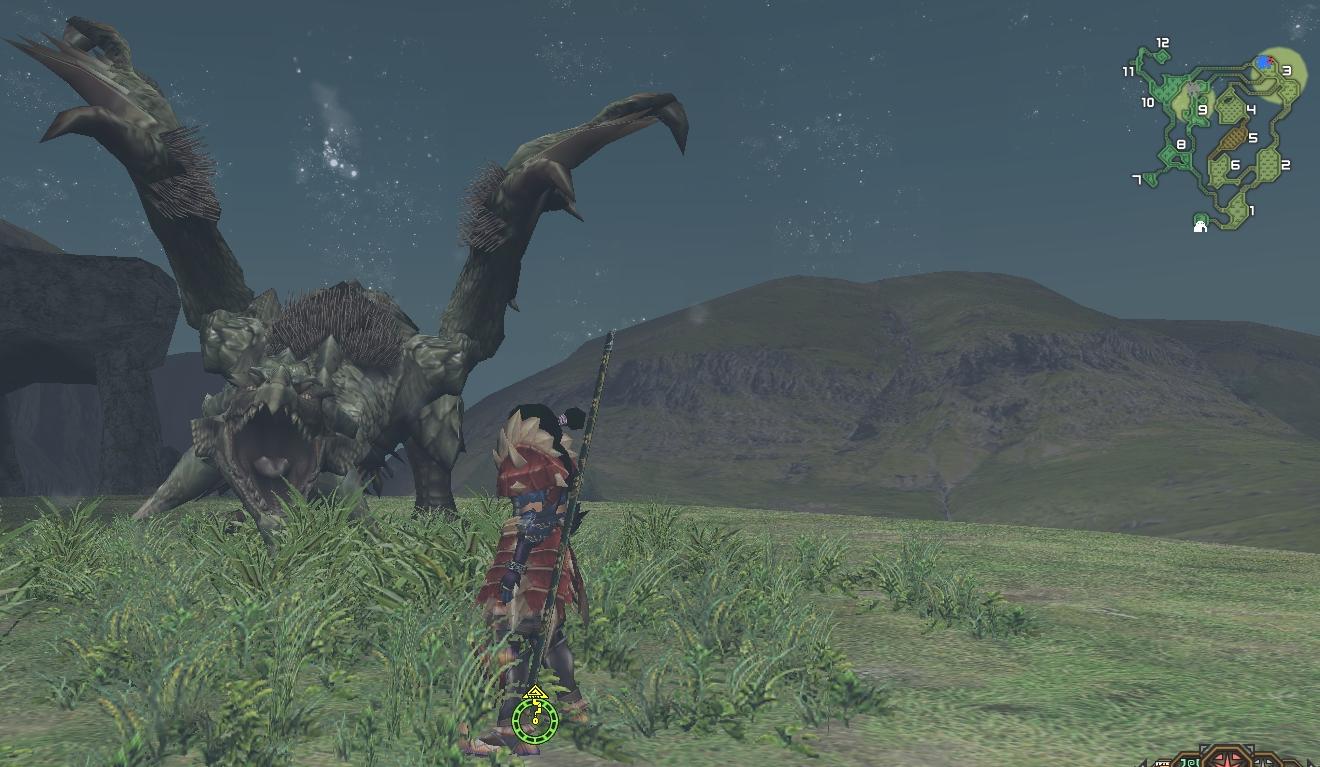Viewport: 1320px width, 767px height.
Task: Click the white base camp tent icon
Action: 1200,226
